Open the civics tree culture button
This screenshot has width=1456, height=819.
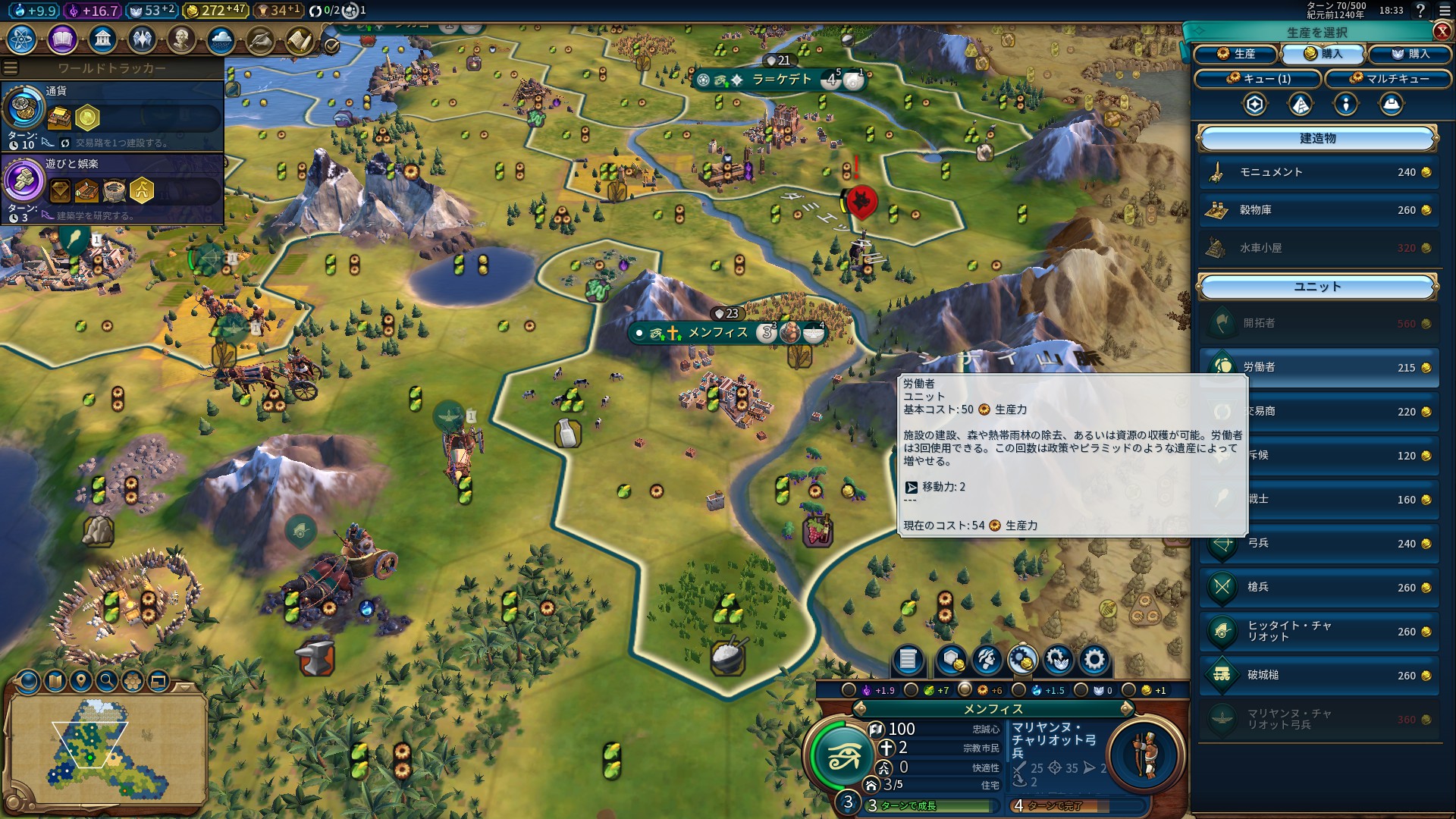(x=62, y=39)
